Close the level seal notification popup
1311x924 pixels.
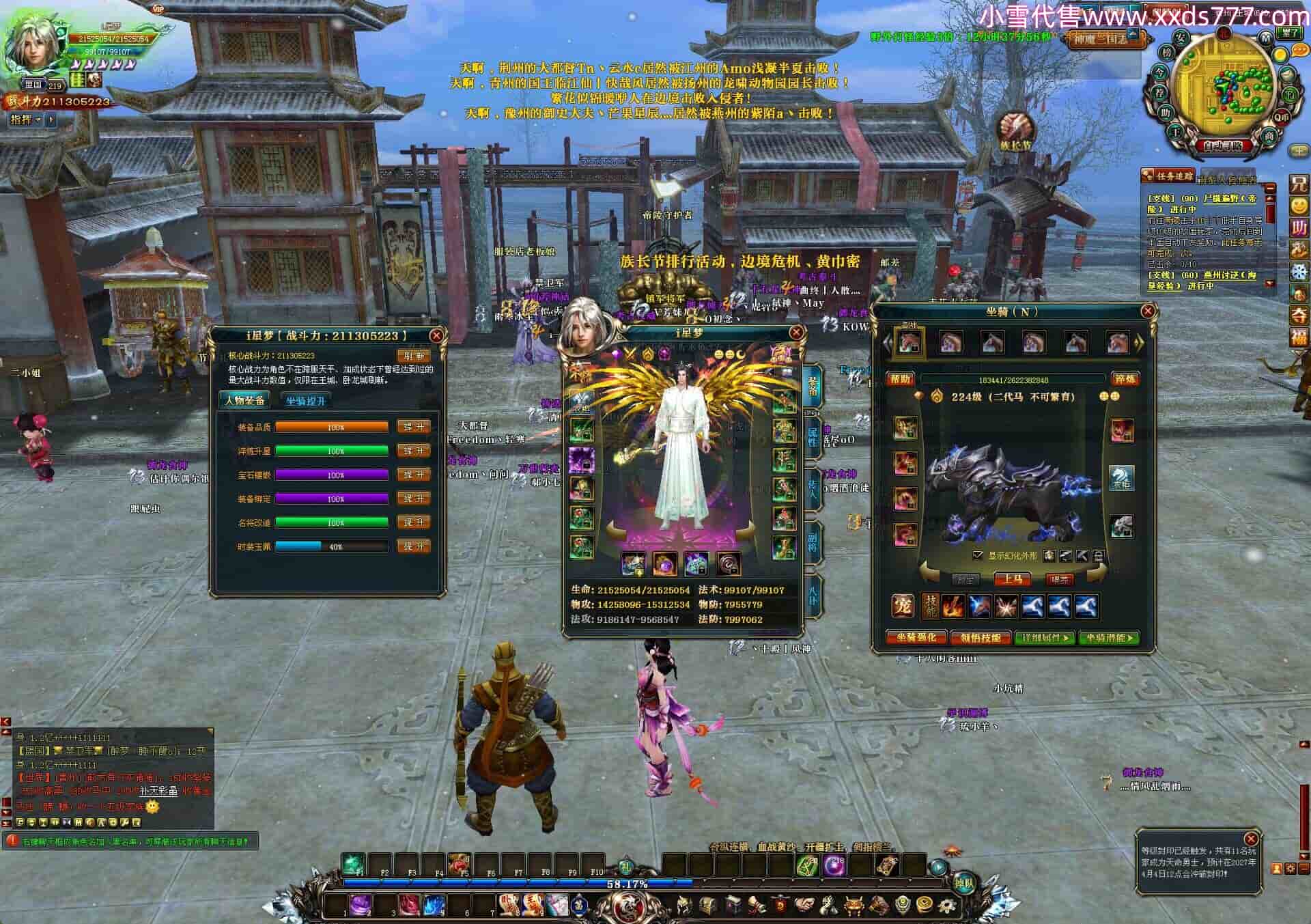(1251, 839)
